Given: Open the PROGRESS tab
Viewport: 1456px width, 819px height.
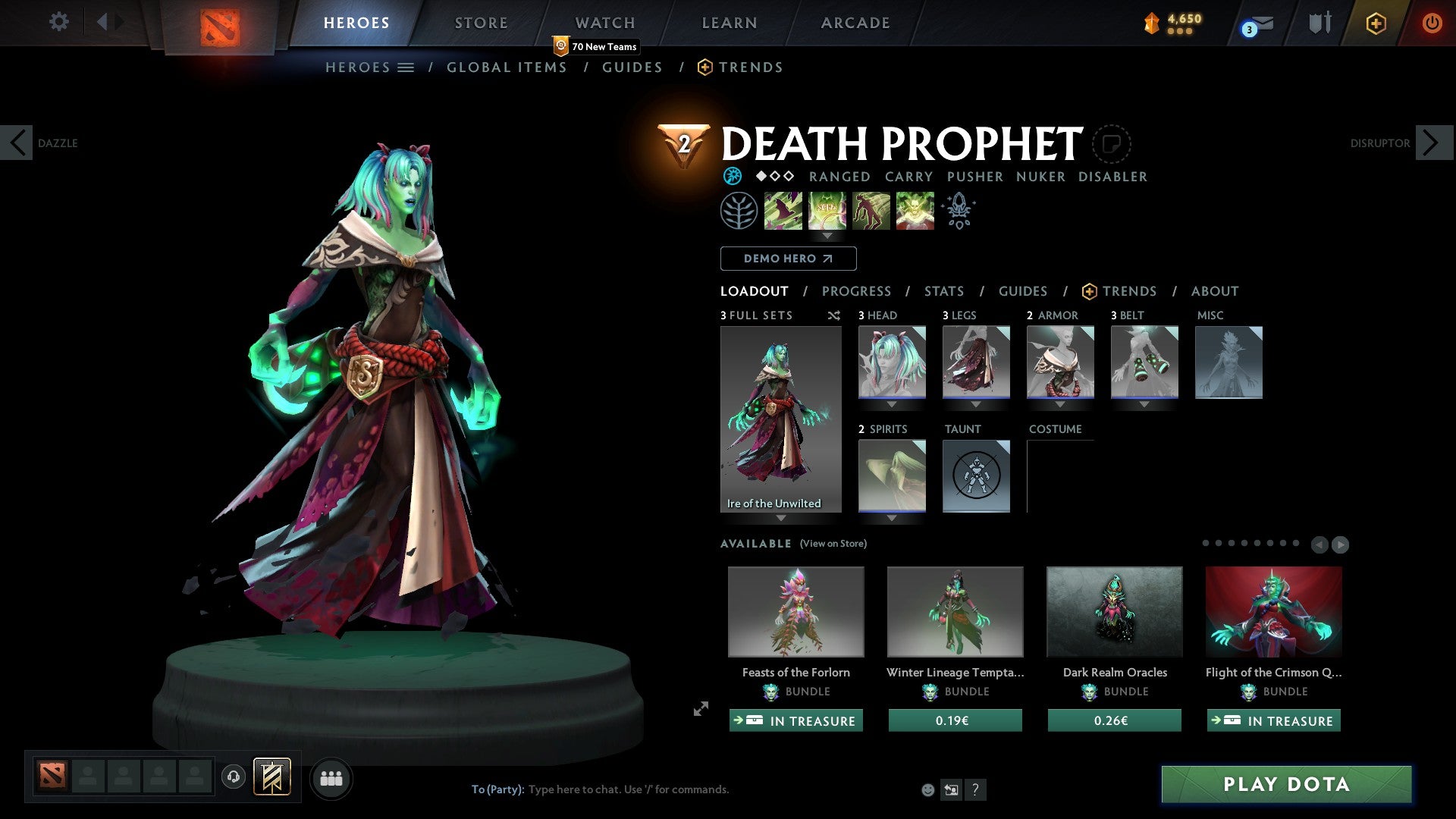Looking at the screenshot, I should point(857,291).
